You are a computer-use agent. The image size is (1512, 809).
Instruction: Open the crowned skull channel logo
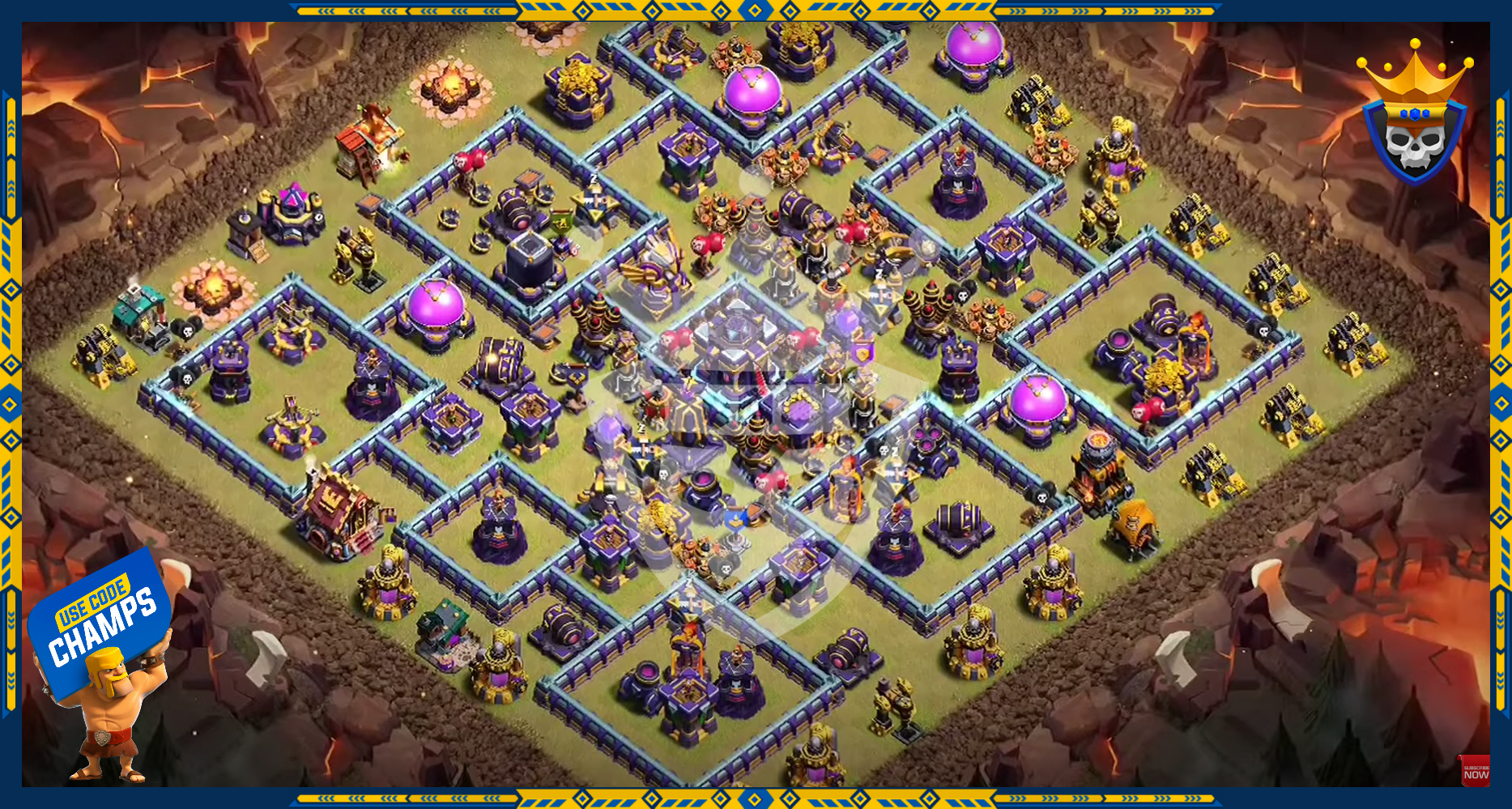pyautogui.click(x=1415, y=117)
